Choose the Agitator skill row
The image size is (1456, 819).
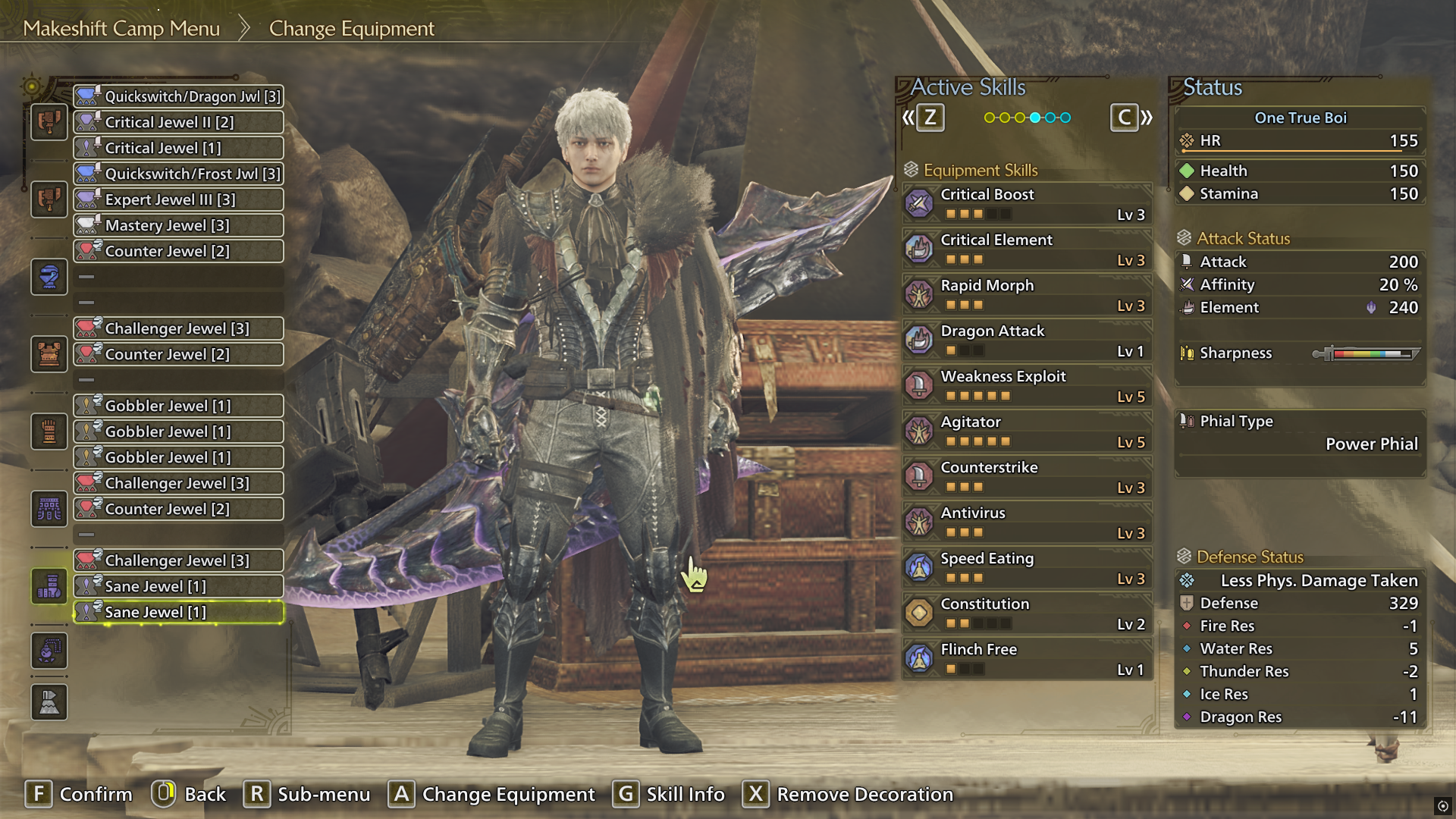point(1027,431)
